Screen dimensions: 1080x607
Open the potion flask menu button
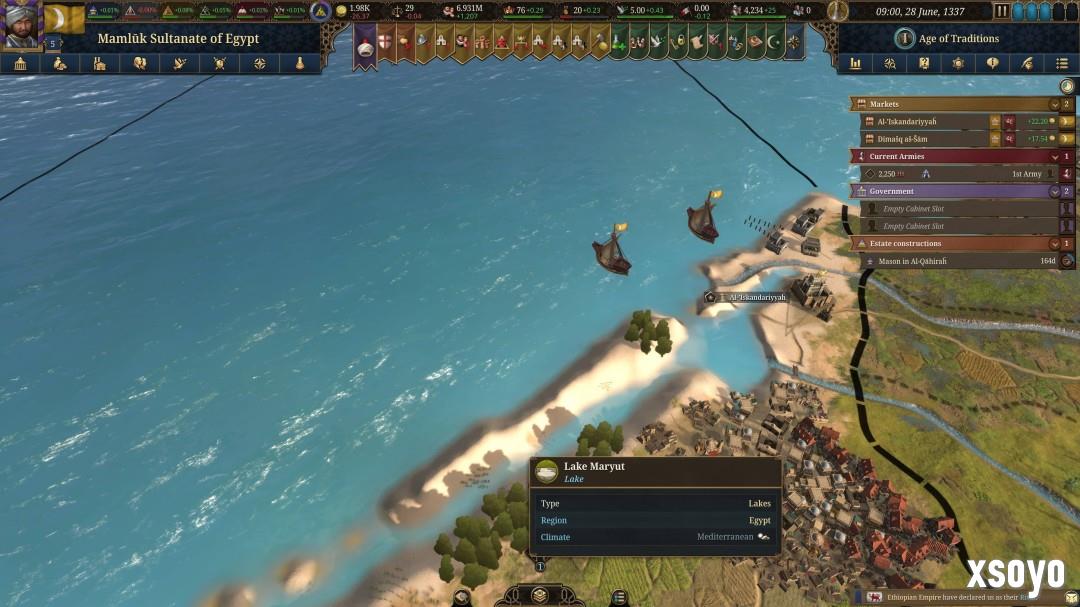[x=299, y=63]
